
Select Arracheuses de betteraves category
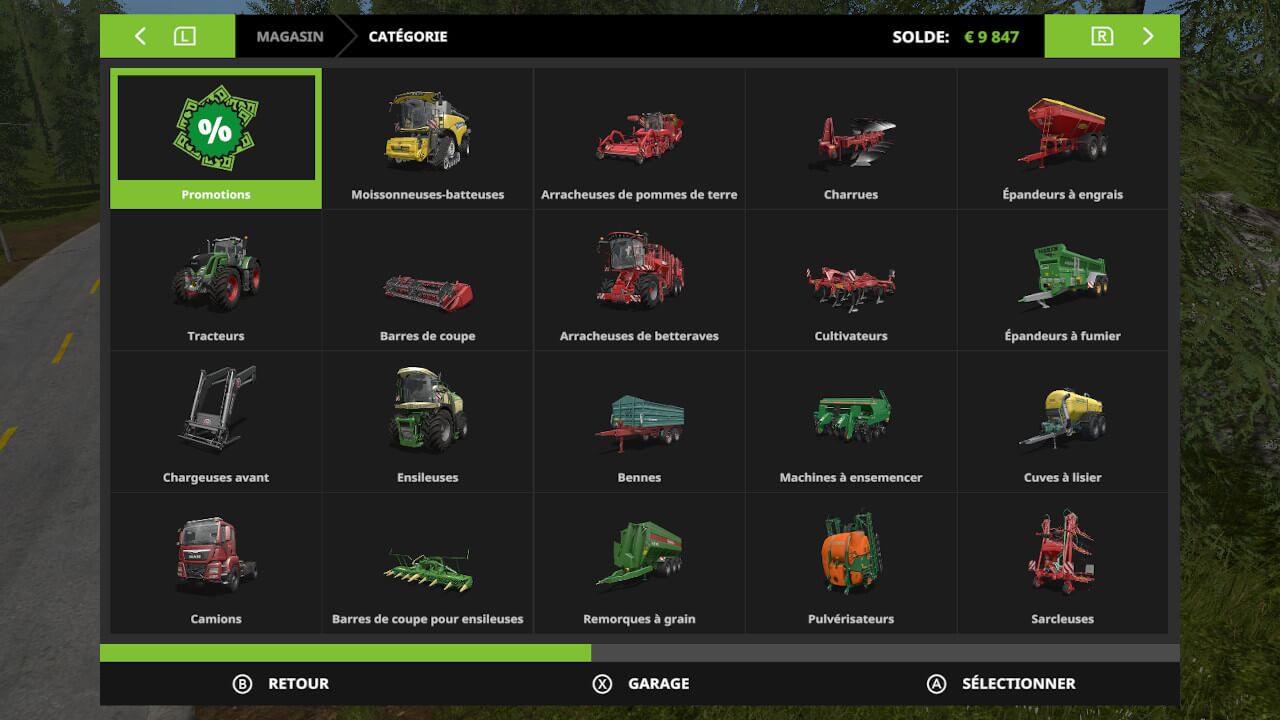pos(639,280)
